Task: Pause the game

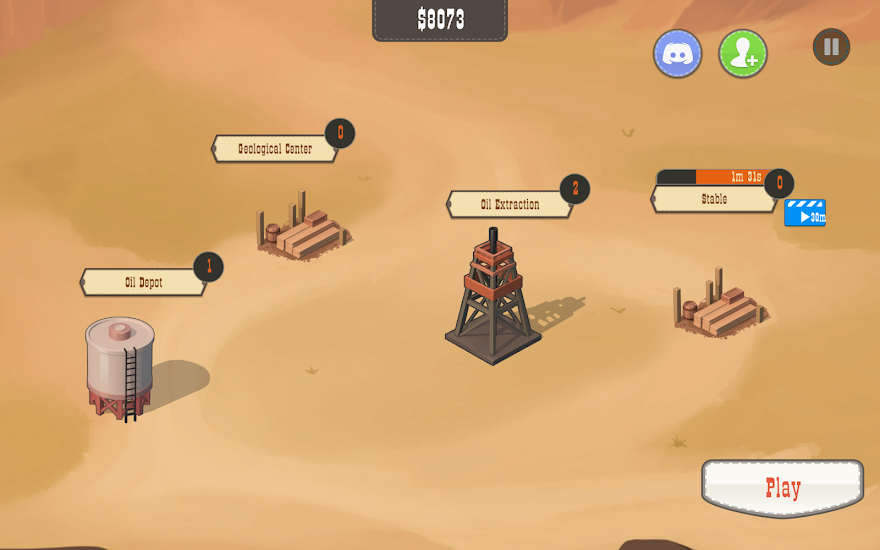Action: click(831, 47)
